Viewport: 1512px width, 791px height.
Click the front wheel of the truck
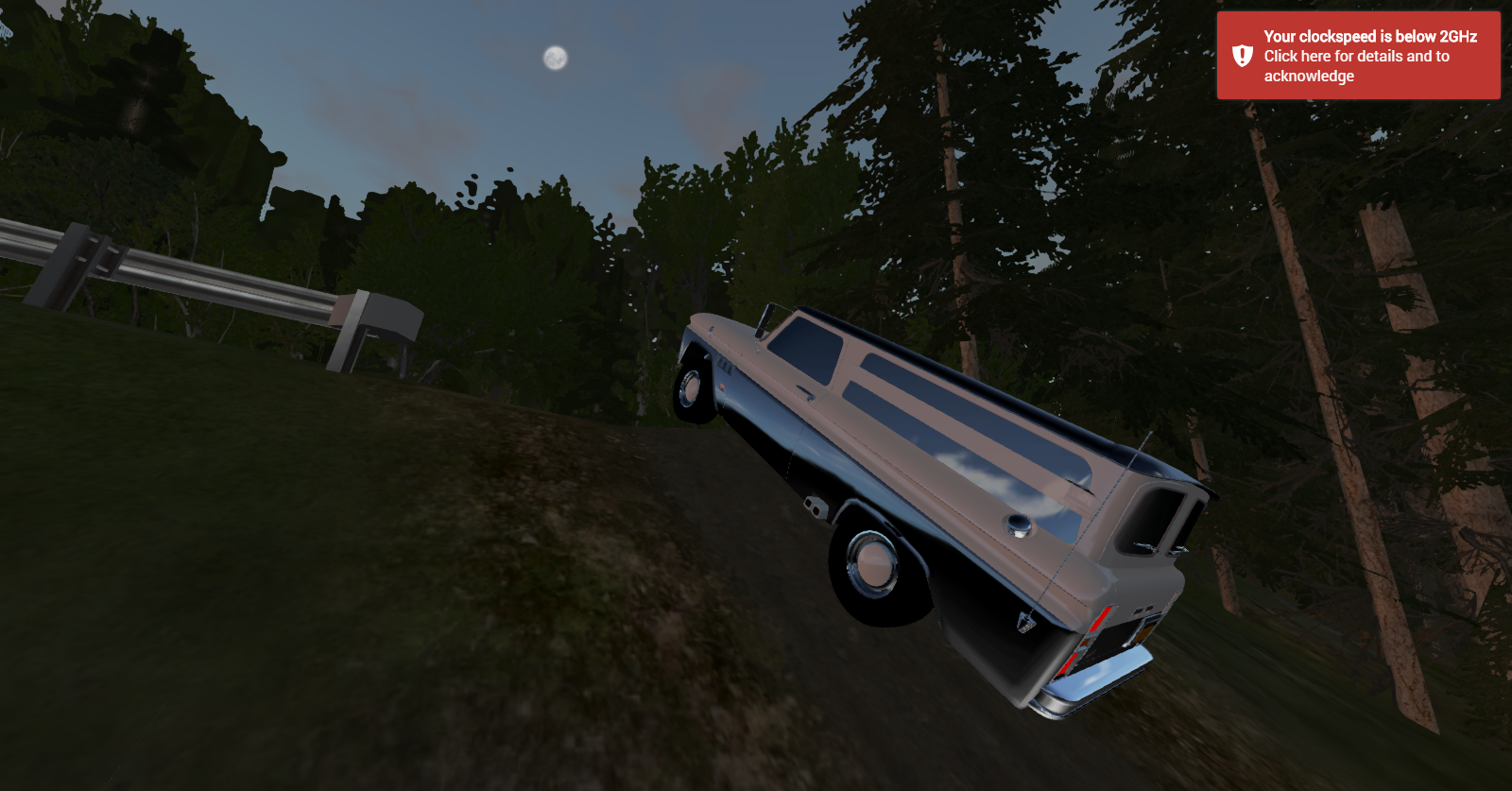click(x=690, y=388)
